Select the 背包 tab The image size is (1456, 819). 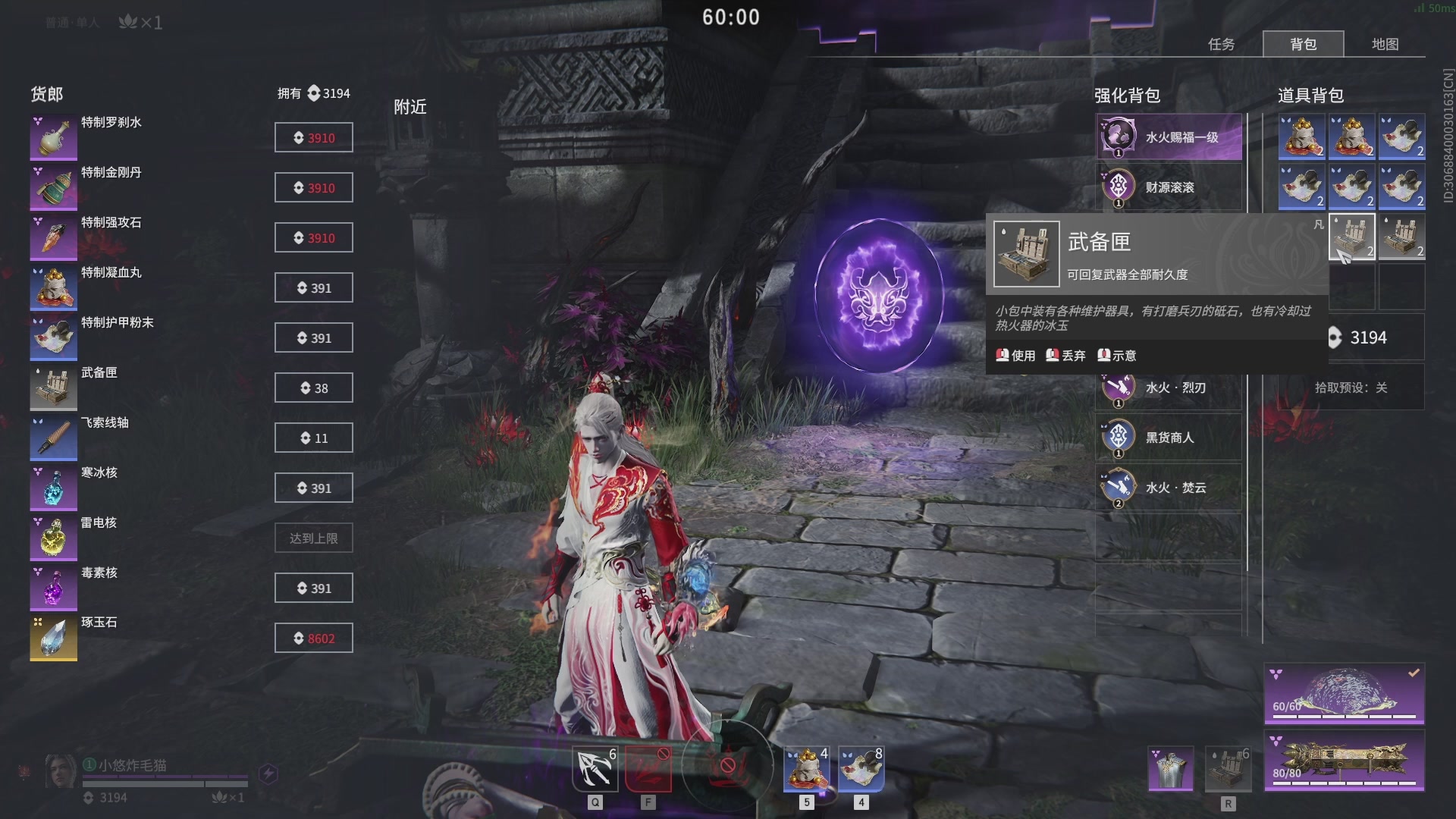(1303, 44)
